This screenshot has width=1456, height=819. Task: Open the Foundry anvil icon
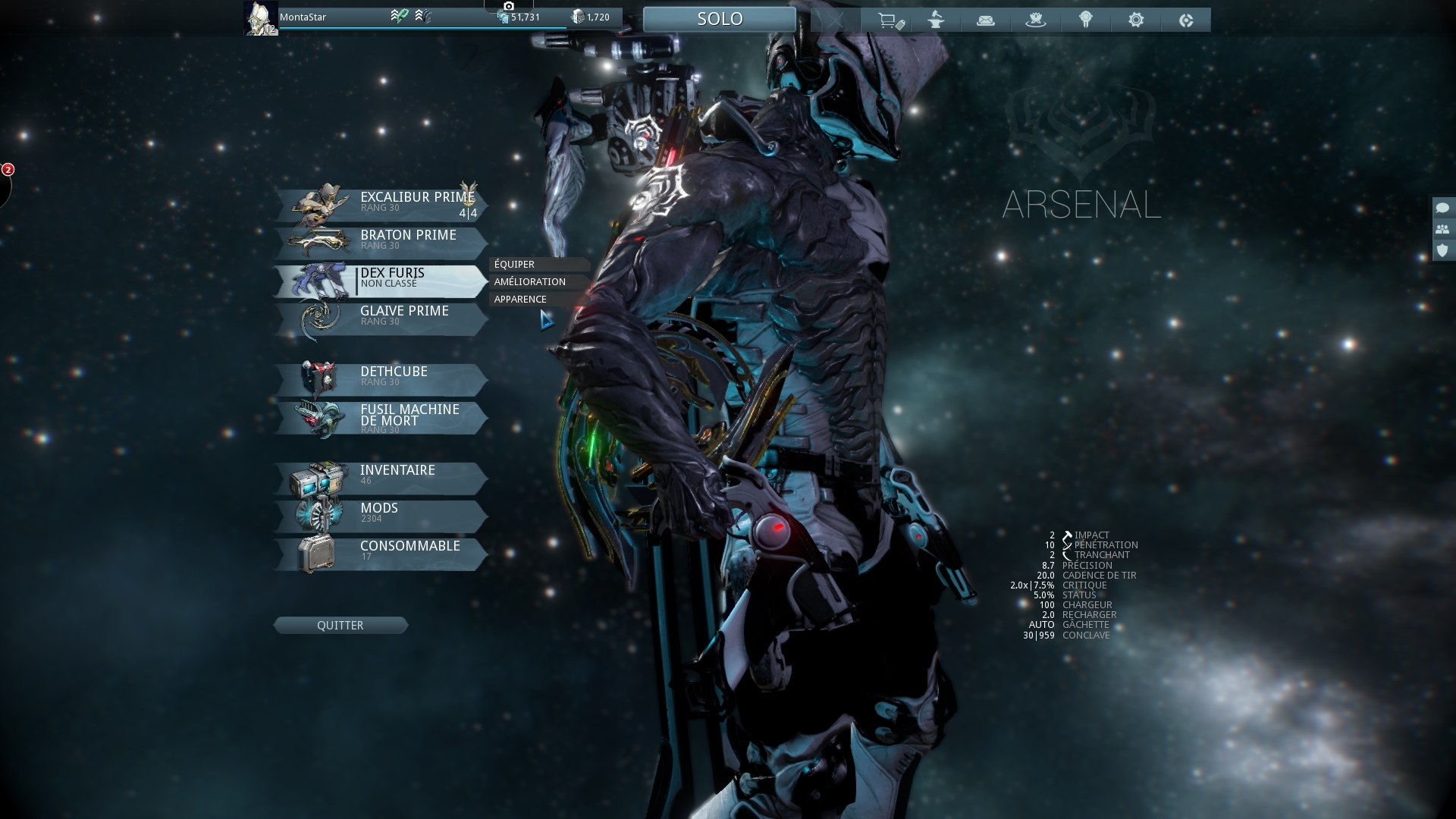point(937,20)
